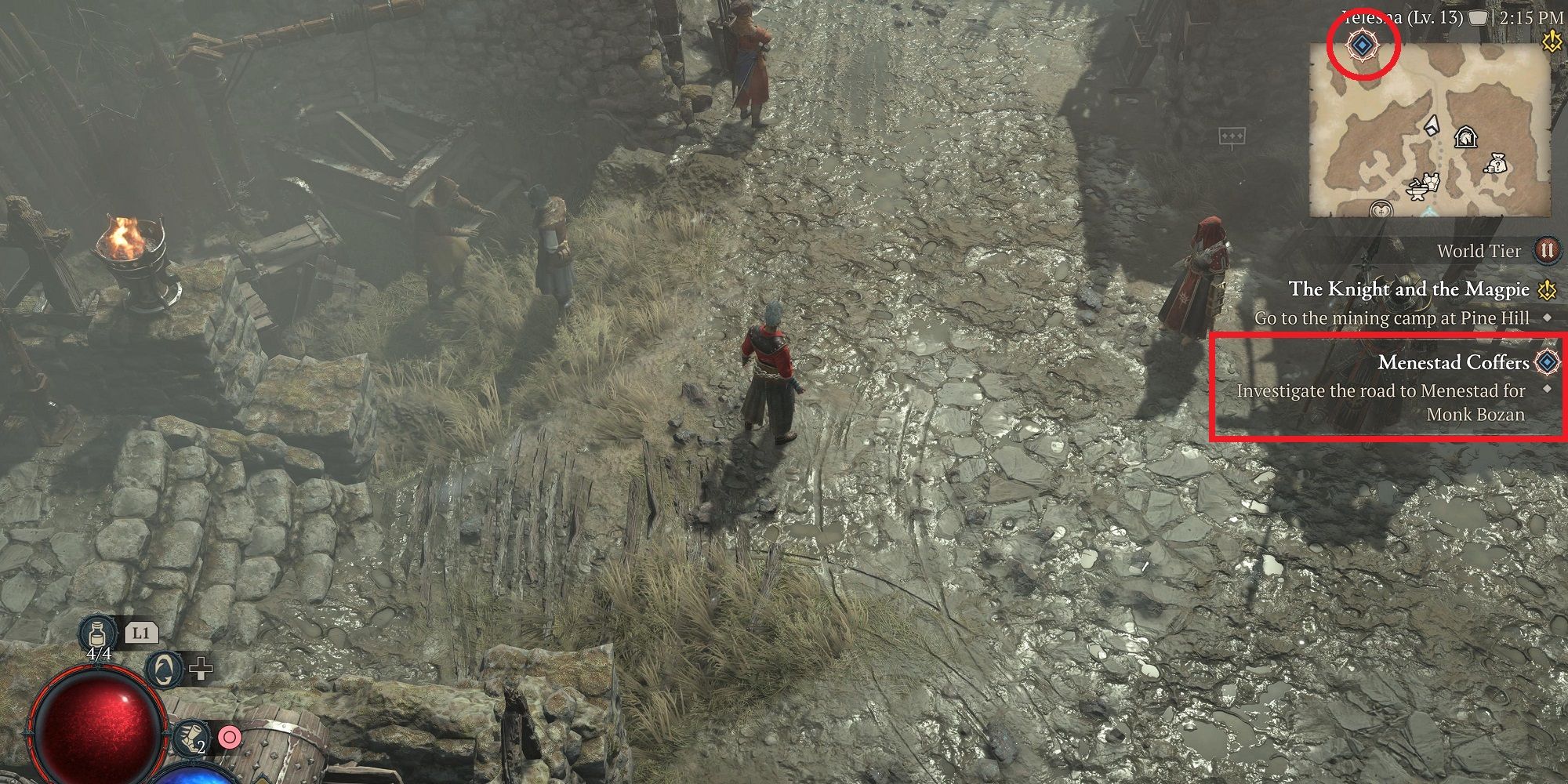Image resolution: width=1568 pixels, height=784 pixels.
Task: Click the circled blue diamond marker on the minimap
Action: pos(1363,45)
